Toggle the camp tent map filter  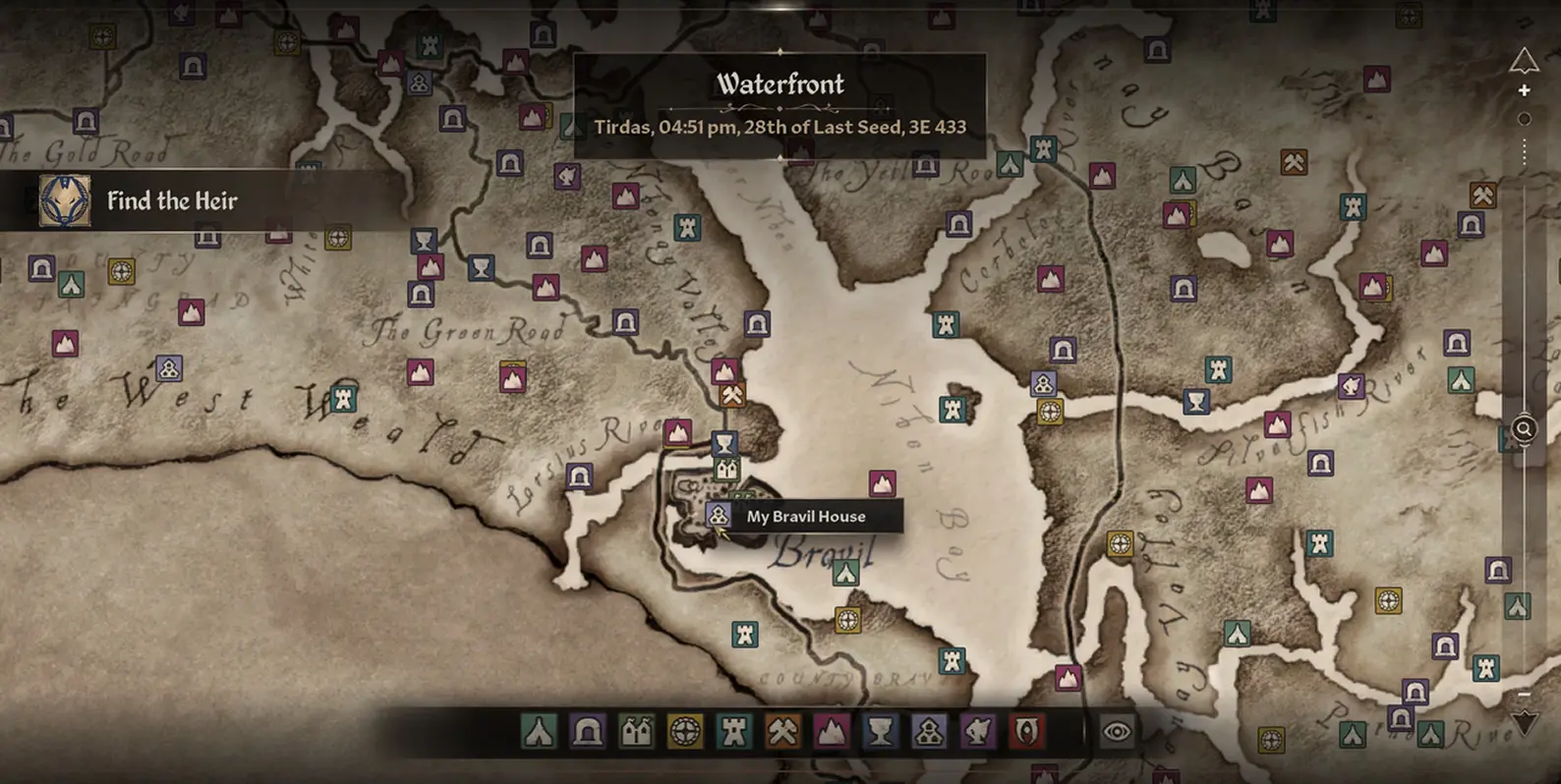[x=539, y=732]
